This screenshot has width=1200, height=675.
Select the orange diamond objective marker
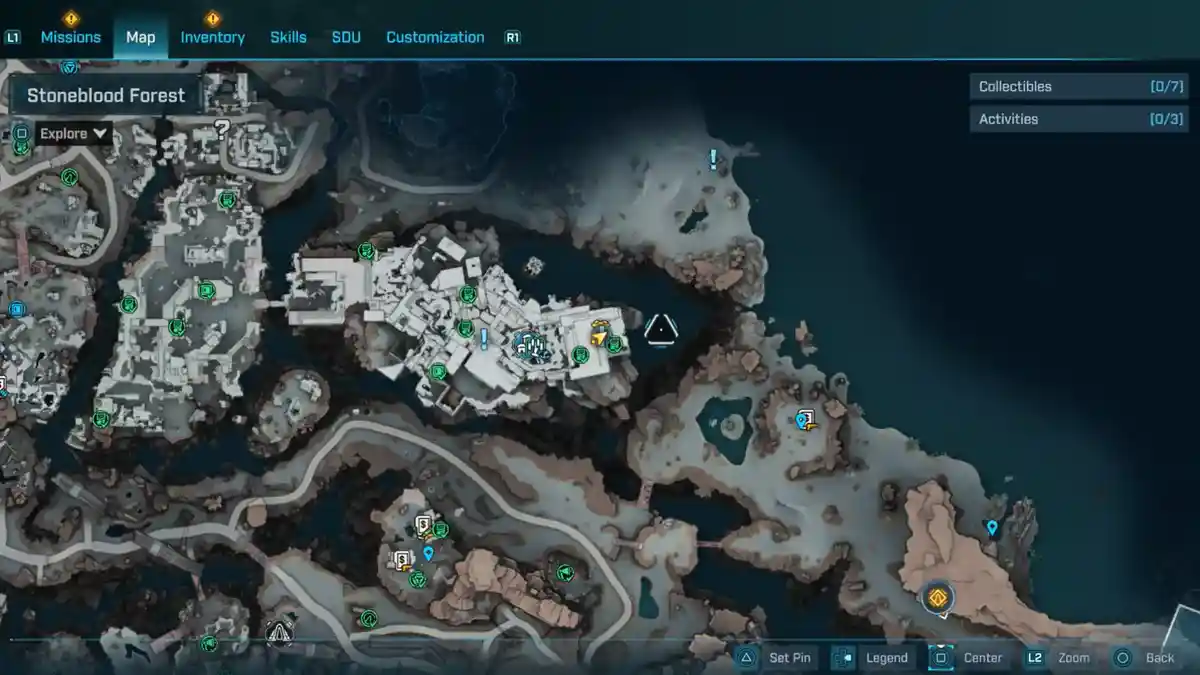coord(937,598)
